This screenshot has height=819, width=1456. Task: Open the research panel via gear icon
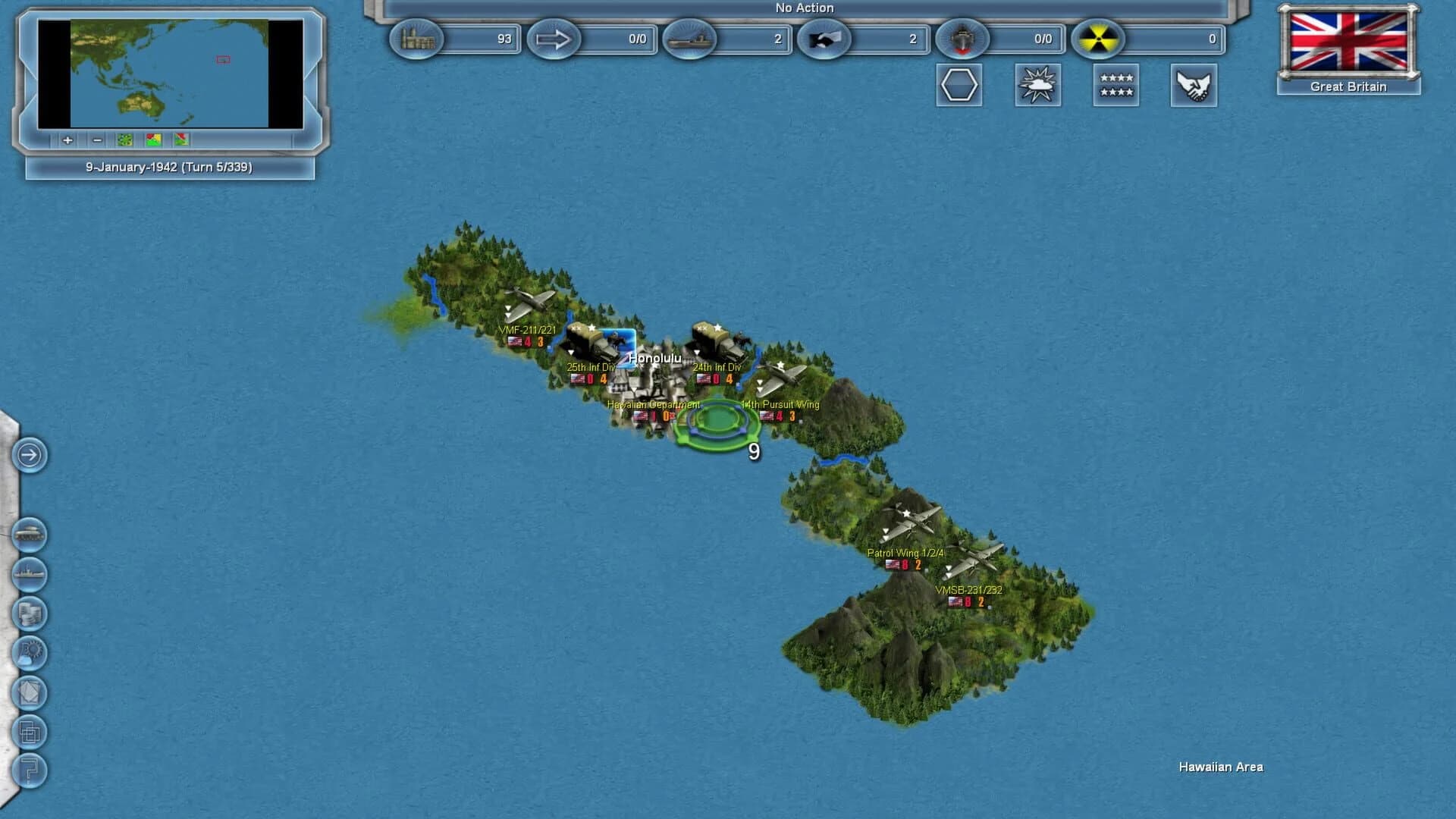tap(29, 652)
